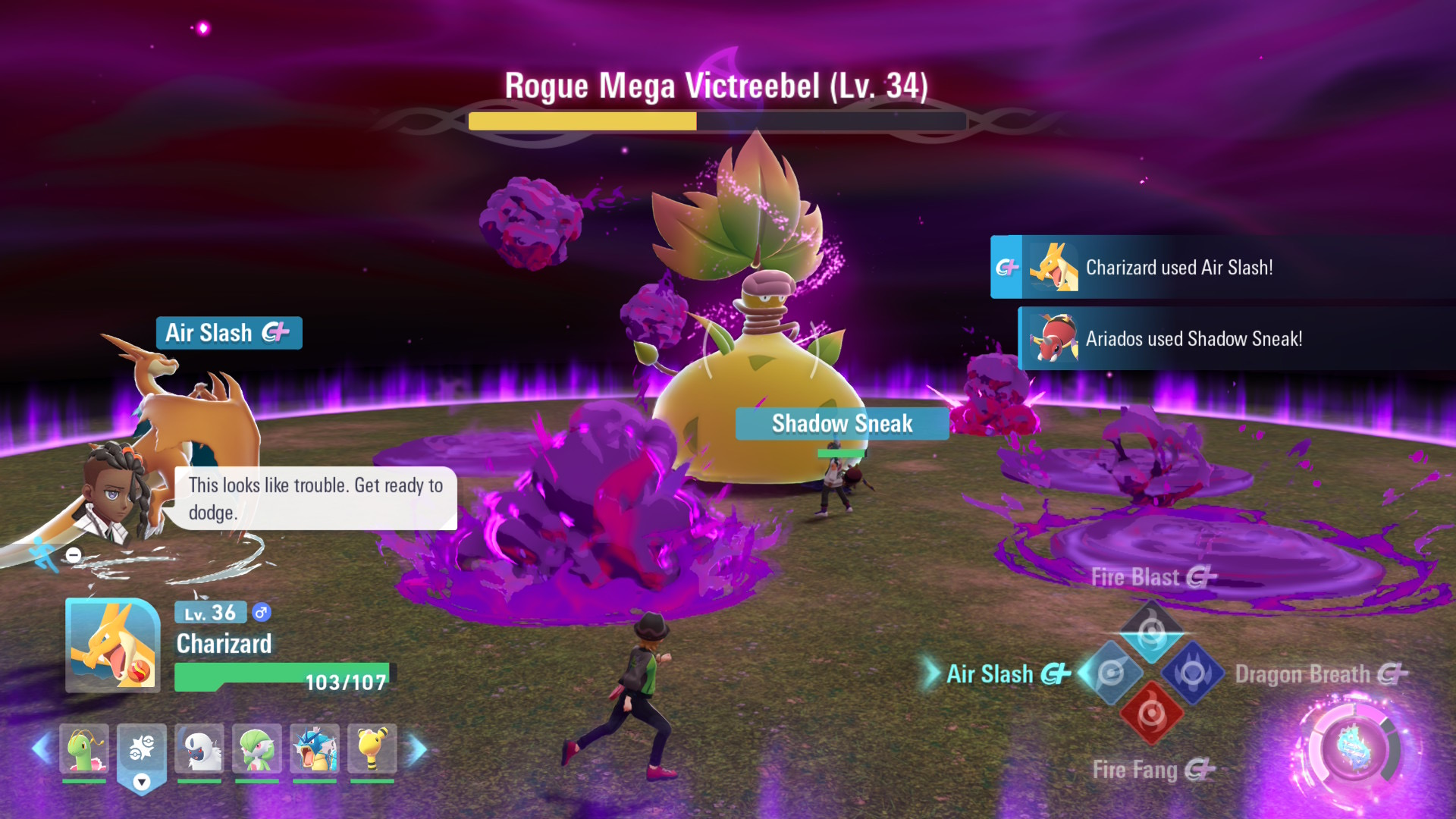Viewport: 1456px width, 819px height.
Task: Cycle party bar right with the arrow
Action: click(416, 749)
